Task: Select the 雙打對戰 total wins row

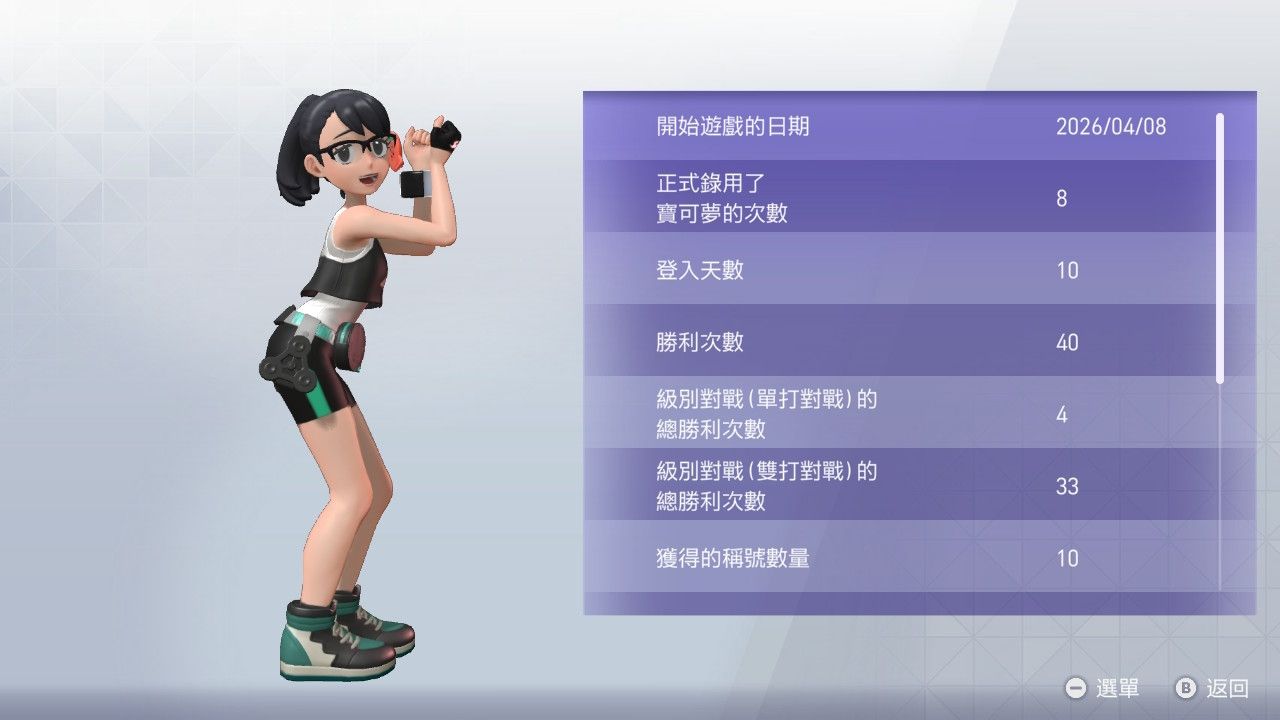Action: point(900,486)
